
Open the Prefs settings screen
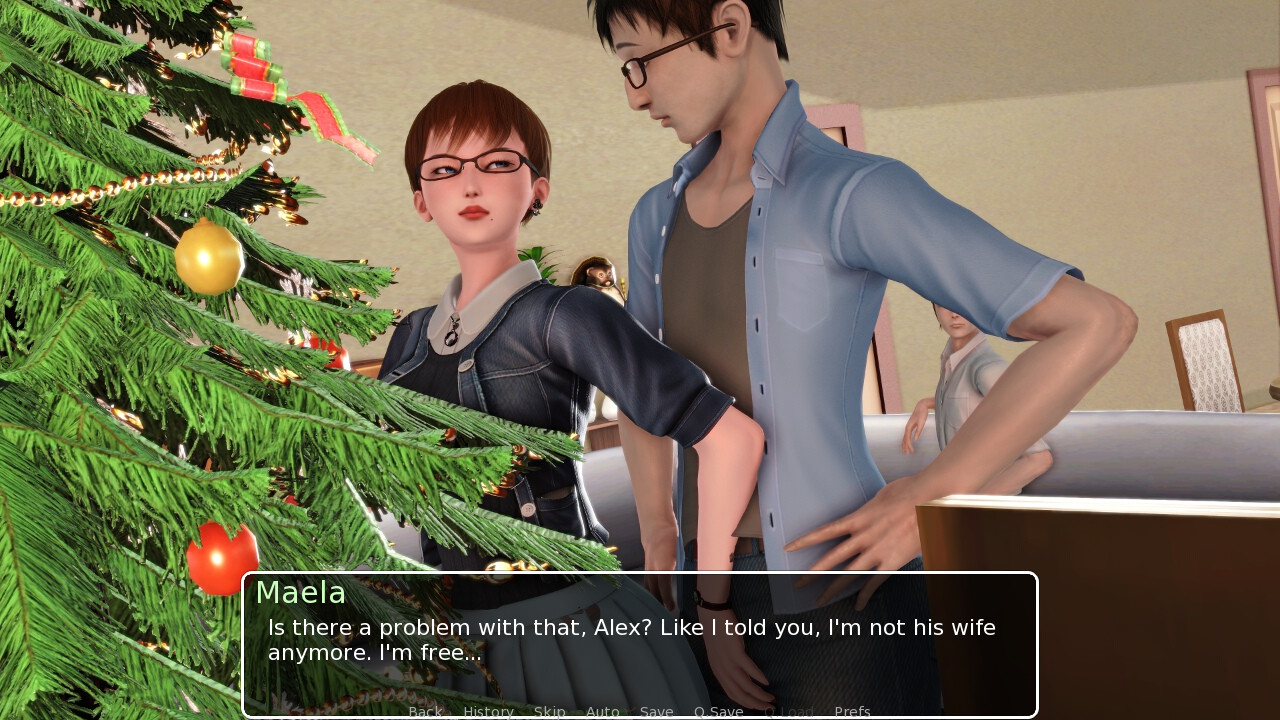(852, 711)
